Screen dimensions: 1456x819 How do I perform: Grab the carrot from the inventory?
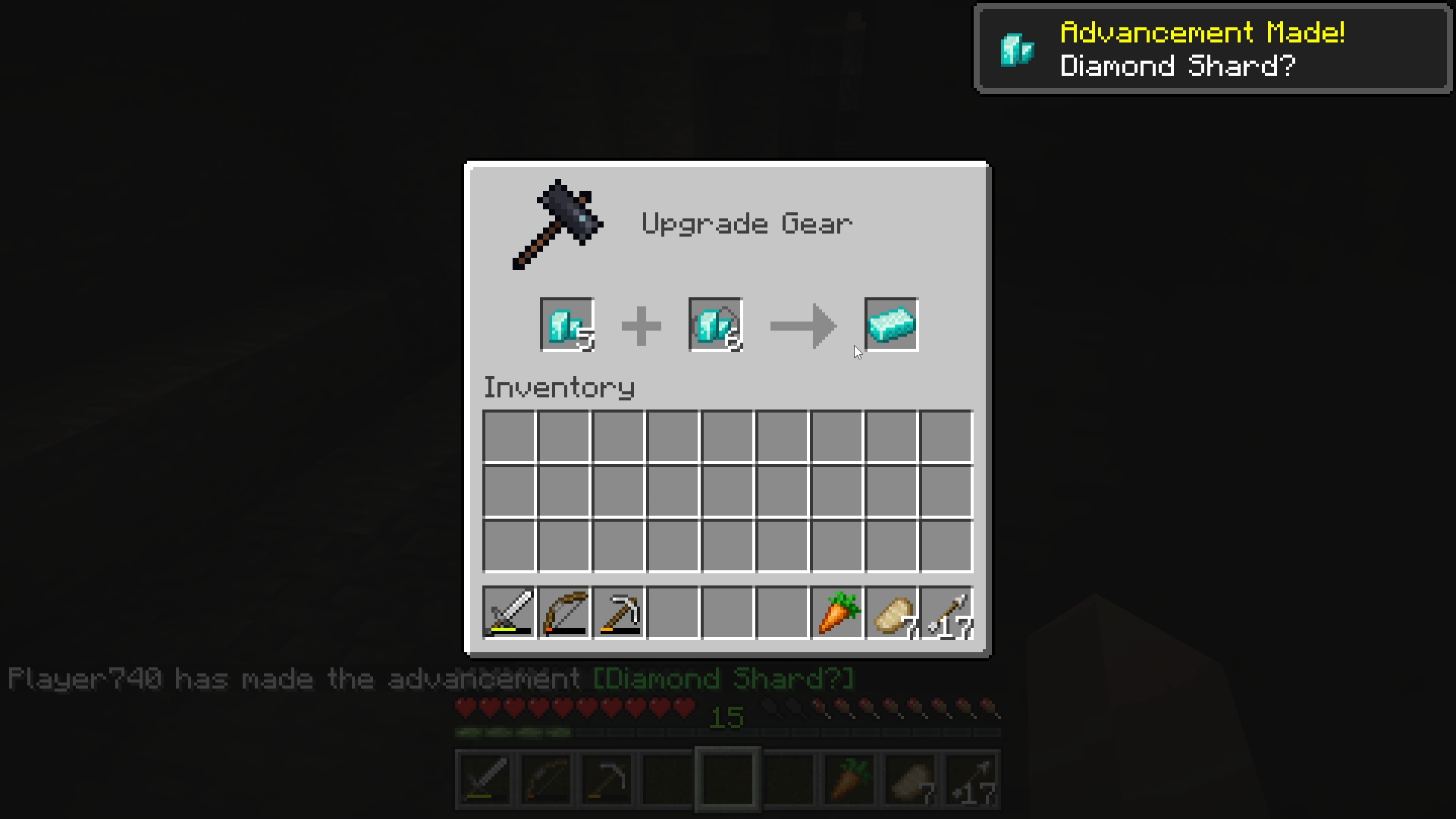pos(836,613)
